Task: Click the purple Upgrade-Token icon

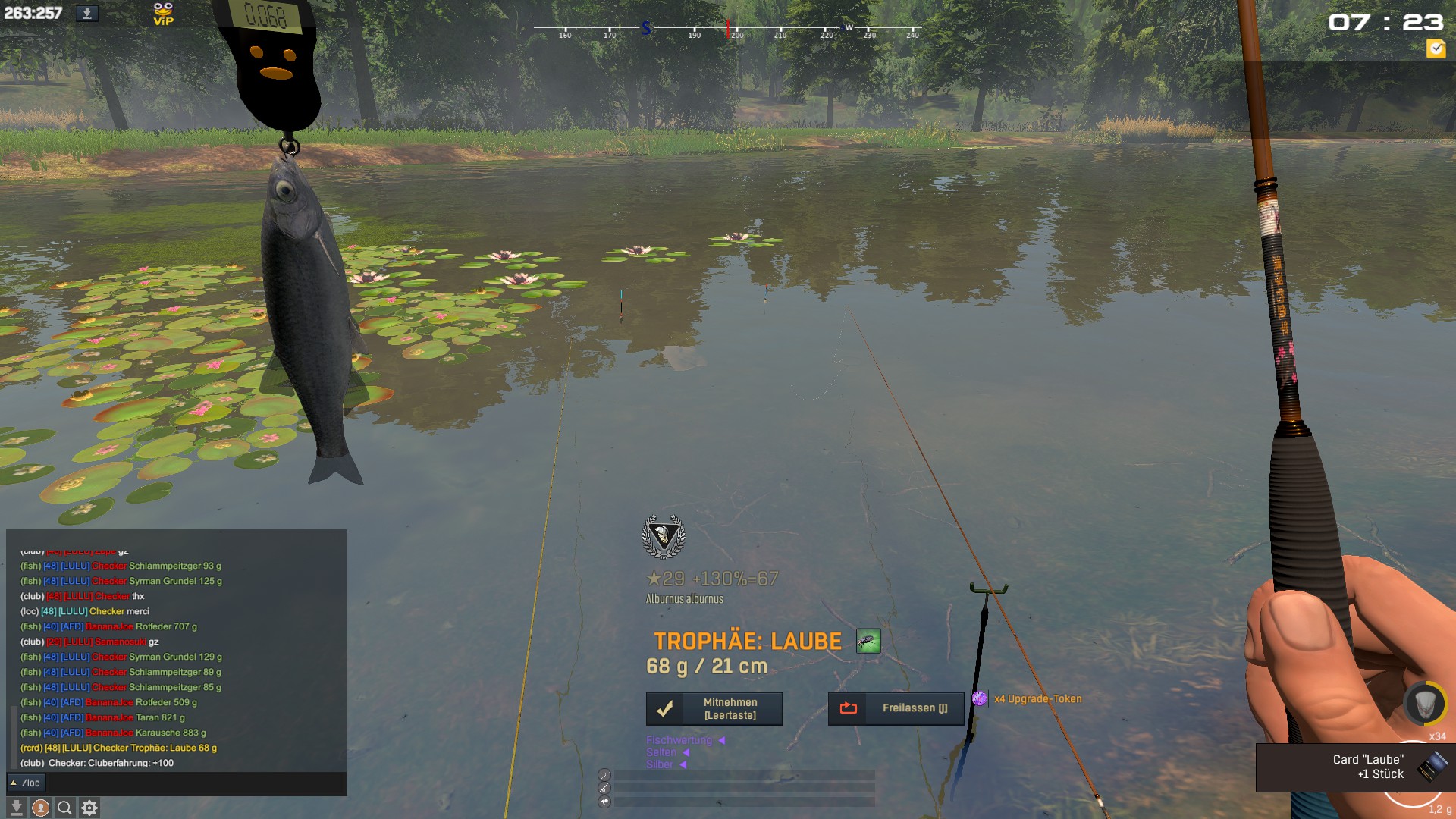Action: 980,699
